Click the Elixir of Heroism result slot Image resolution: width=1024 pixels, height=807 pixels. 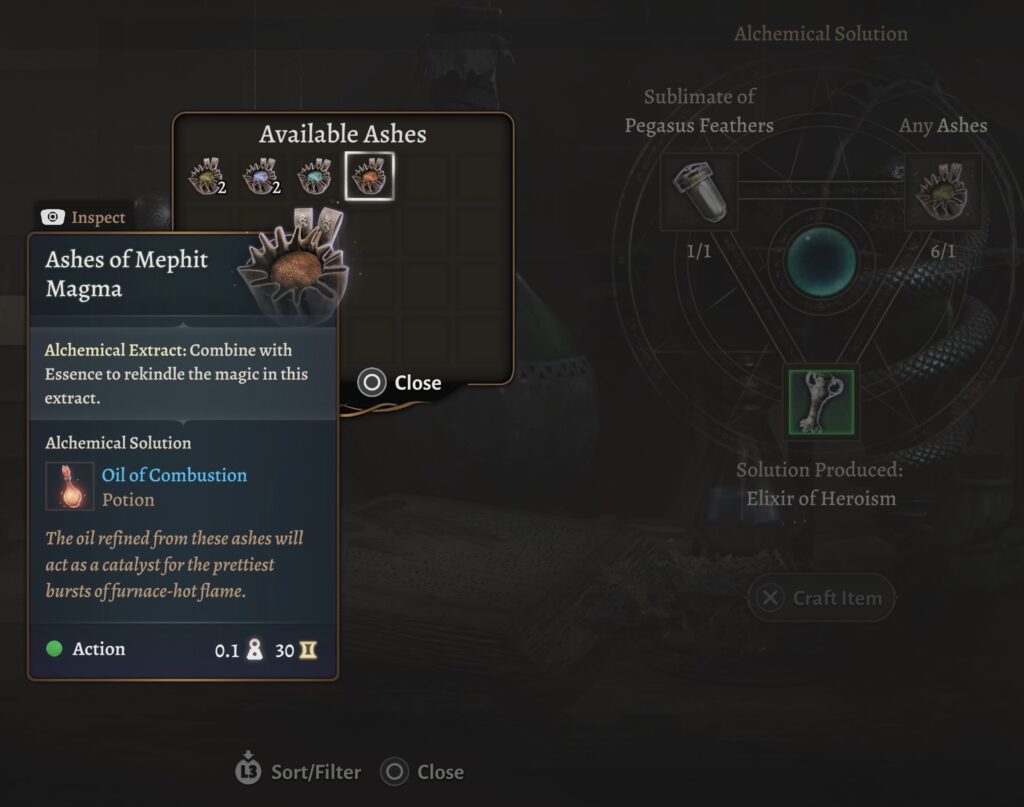[821, 403]
